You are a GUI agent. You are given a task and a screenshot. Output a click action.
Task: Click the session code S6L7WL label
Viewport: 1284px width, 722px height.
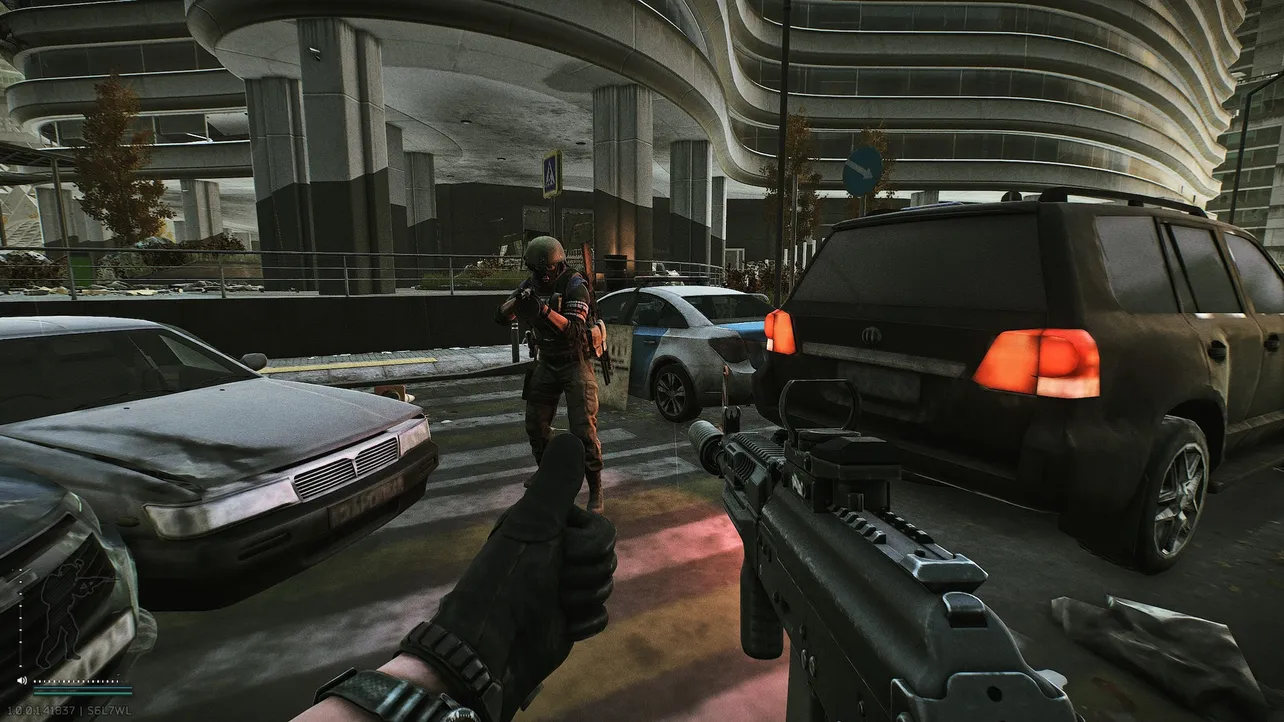[107, 708]
